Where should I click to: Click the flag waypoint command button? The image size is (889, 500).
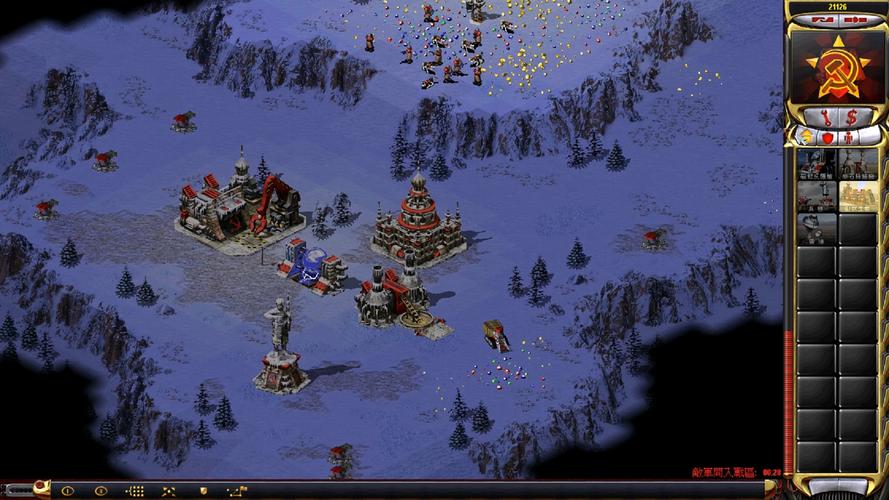coord(237,490)
